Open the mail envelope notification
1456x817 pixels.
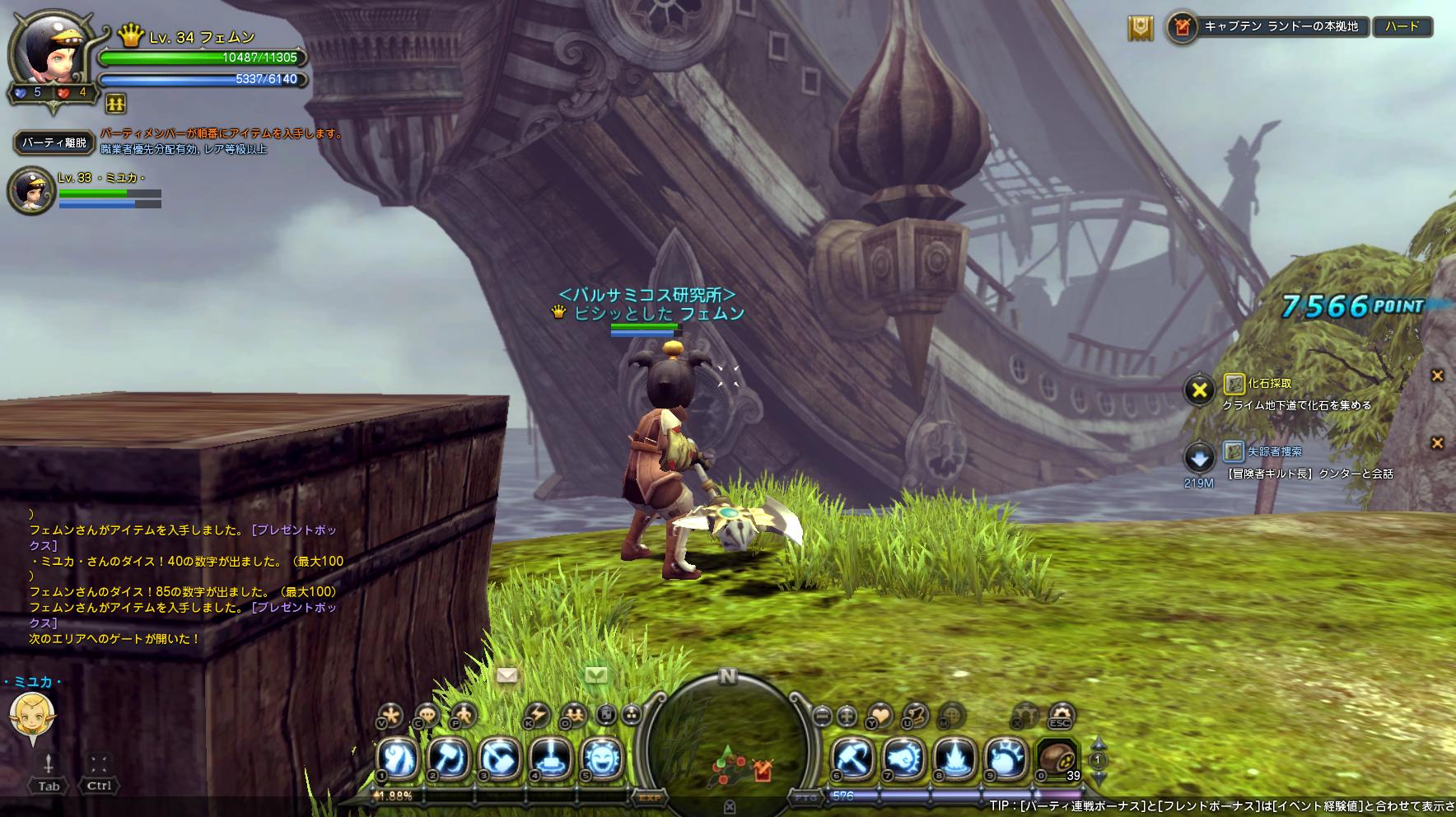point(507,675)
